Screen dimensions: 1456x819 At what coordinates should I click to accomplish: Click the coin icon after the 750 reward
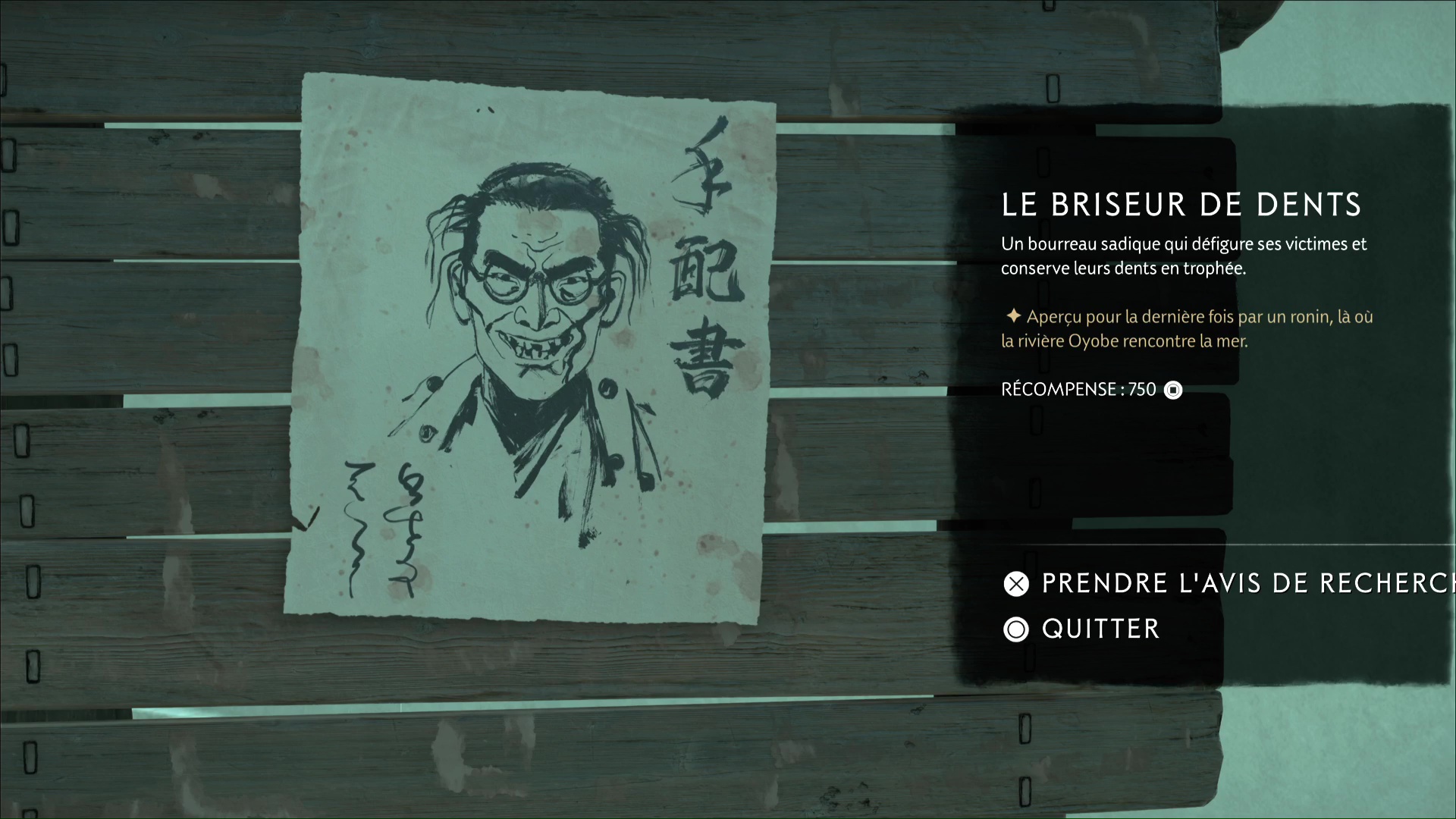pos(1173,390)
